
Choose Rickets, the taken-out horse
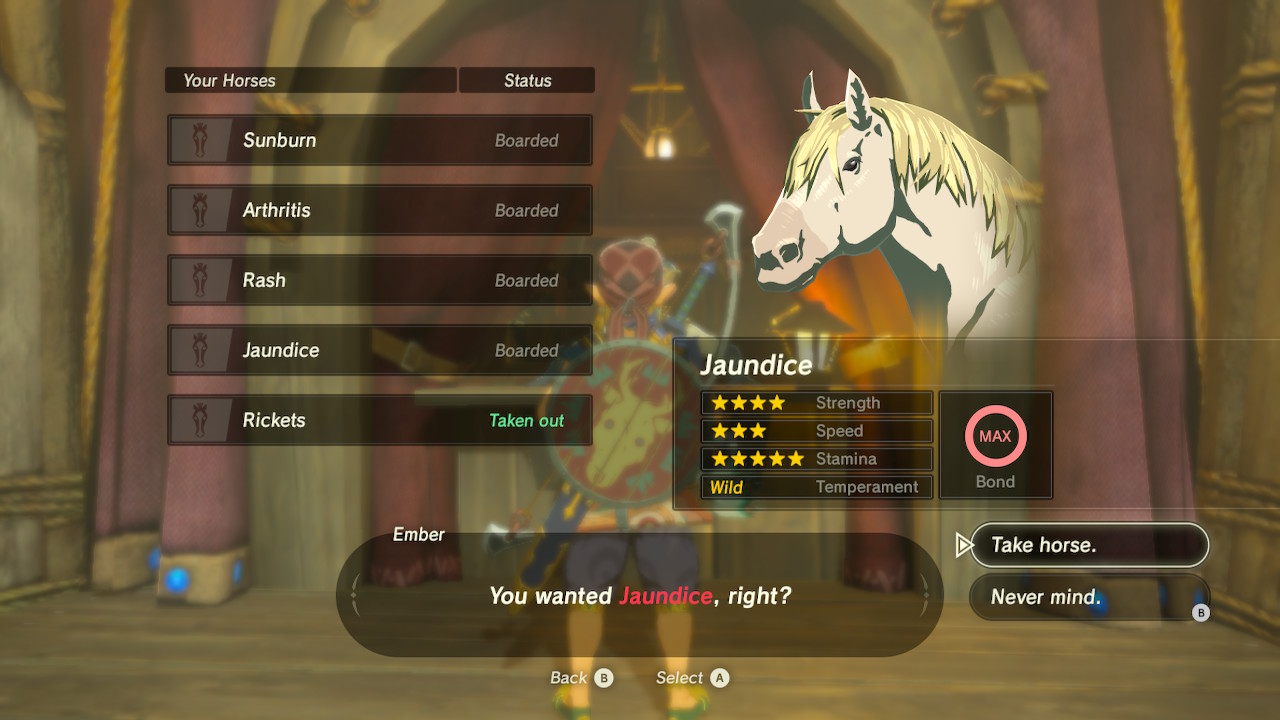pos(380,420)
